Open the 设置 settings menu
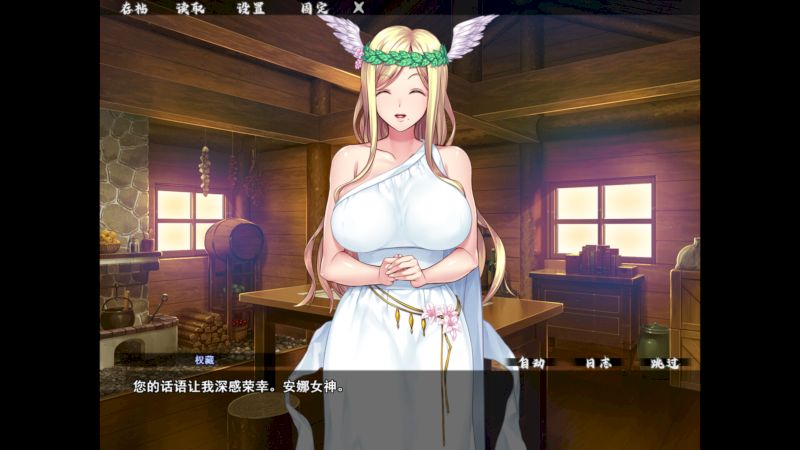The width and height of the screenshot is (800, 450). (x=251, y=8)
